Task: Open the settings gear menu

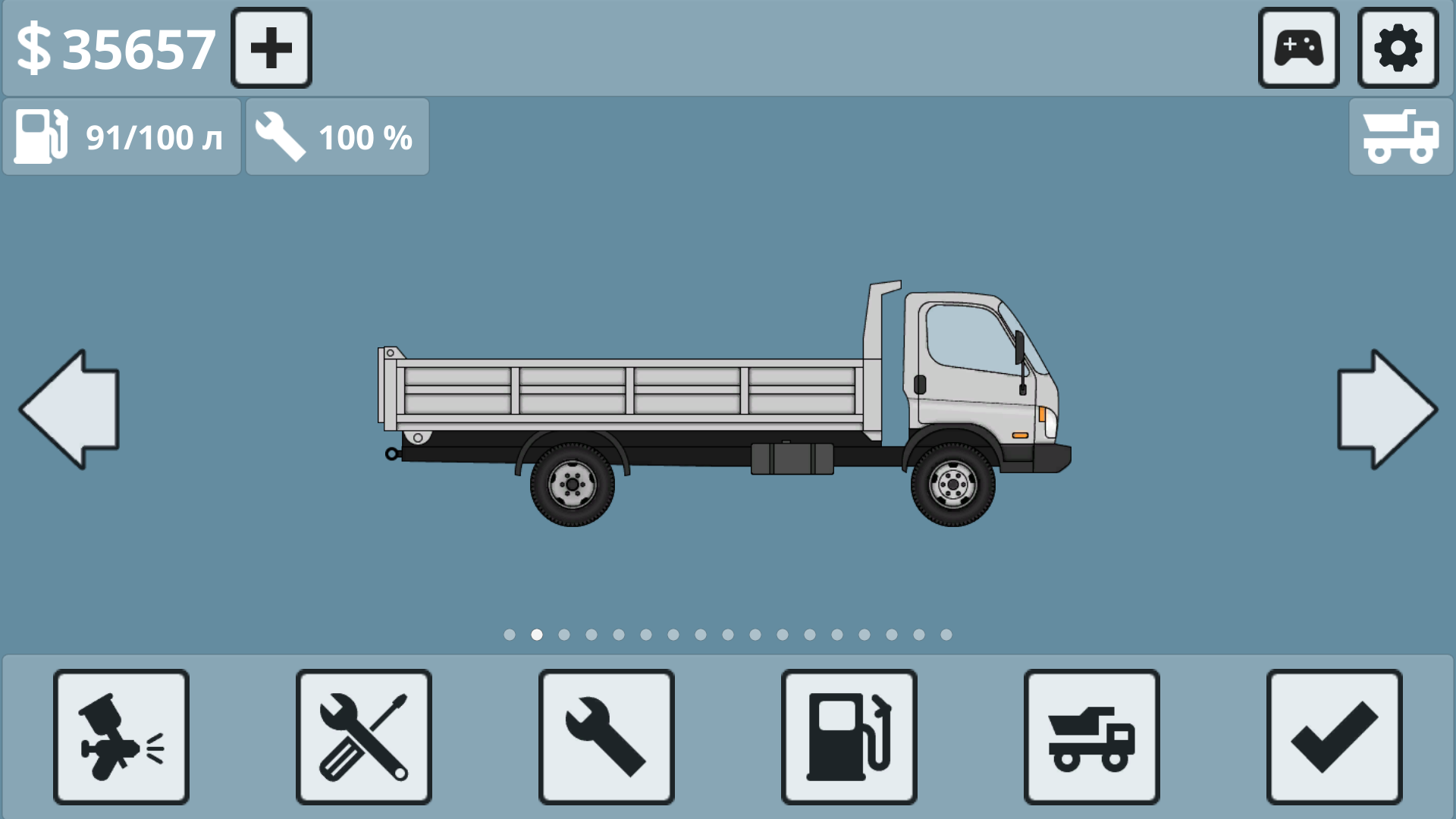Action: 1398,49
